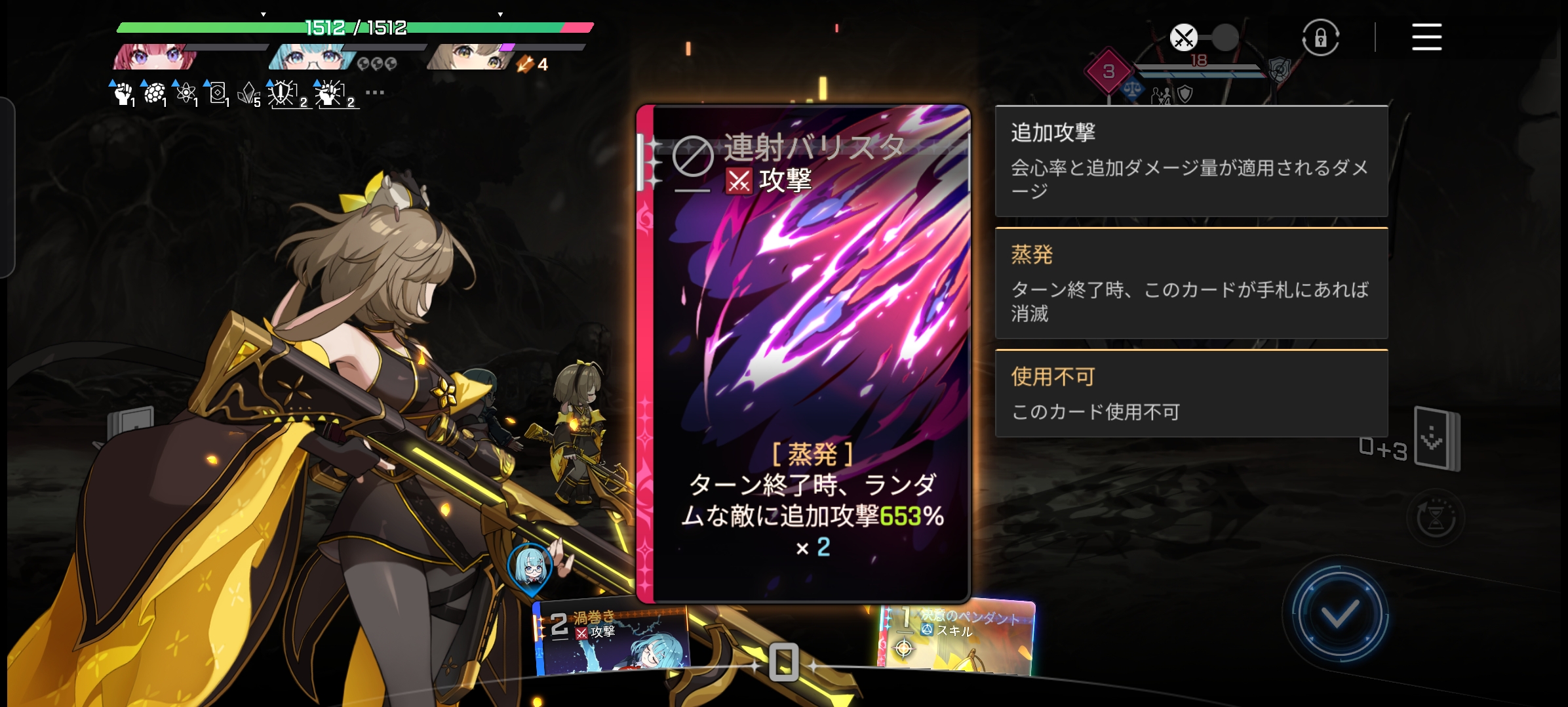Select the pink-haired character portrait
The image size is (1568, 707).
155,57
